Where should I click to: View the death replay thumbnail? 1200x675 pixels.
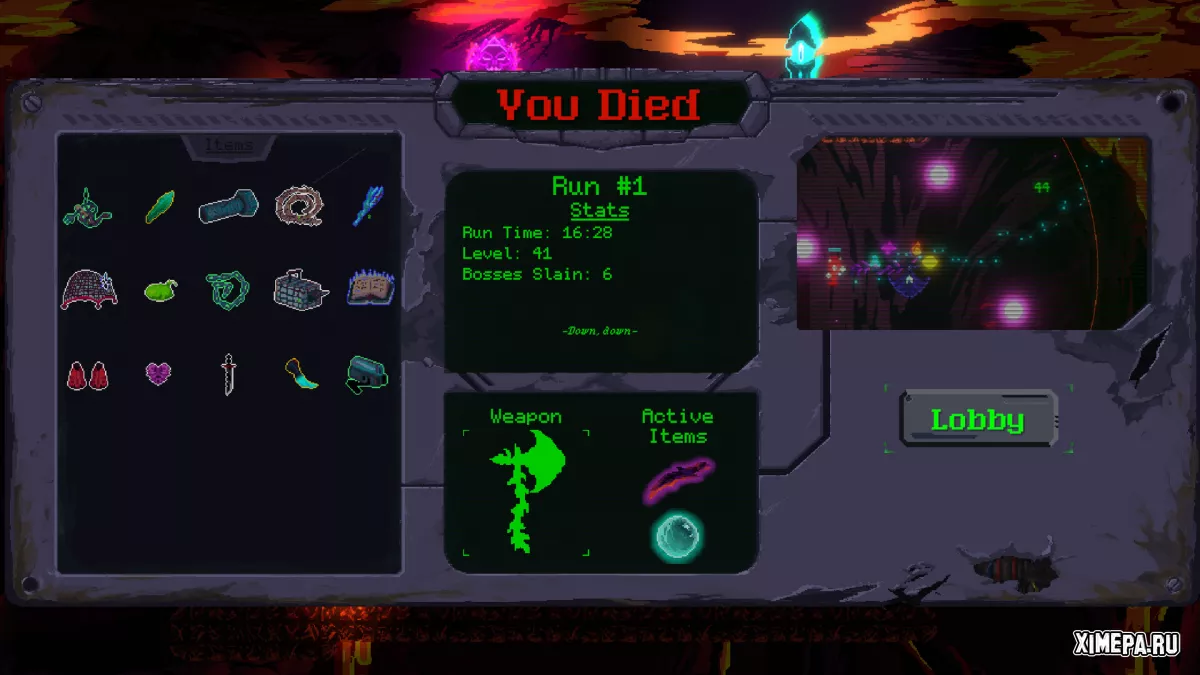pos(973,235)
